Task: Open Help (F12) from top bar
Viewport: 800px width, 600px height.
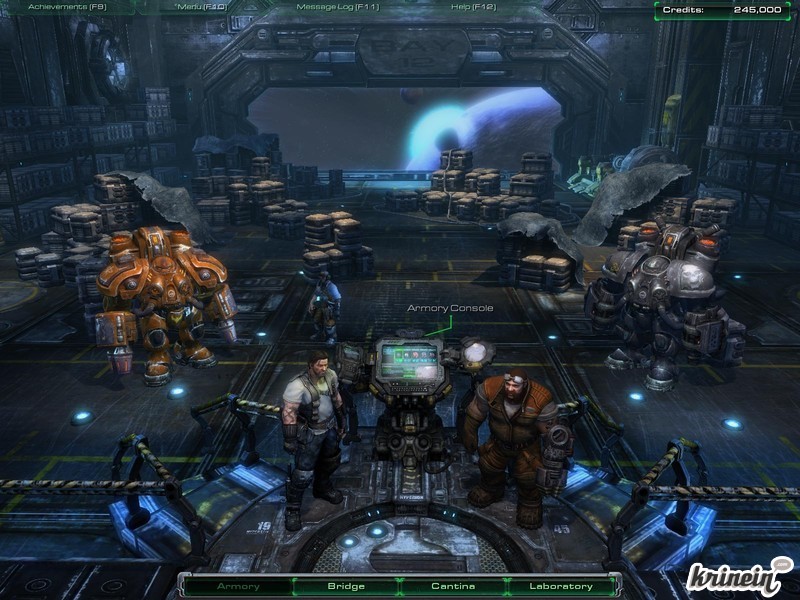Action: [x=473, y=7]
